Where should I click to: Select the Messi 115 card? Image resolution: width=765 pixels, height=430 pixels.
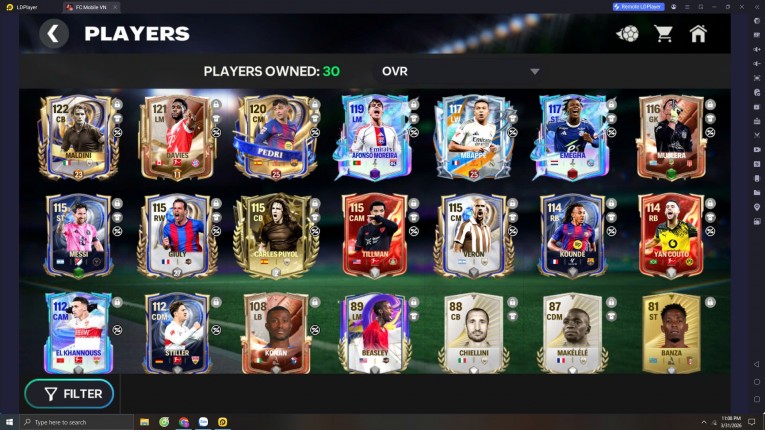(x=76, y=235)
